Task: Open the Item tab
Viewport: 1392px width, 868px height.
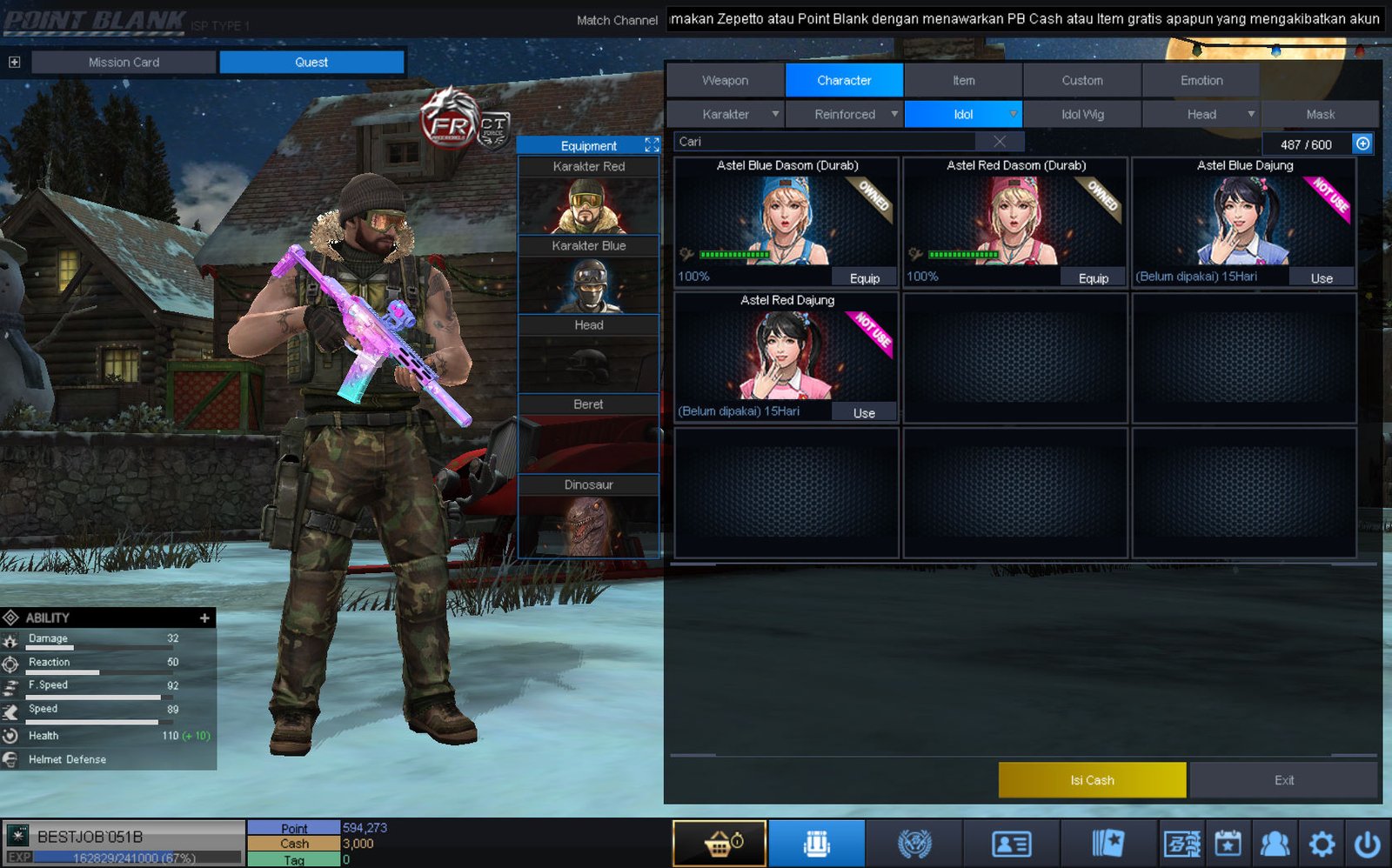Action: coord(963,80)
